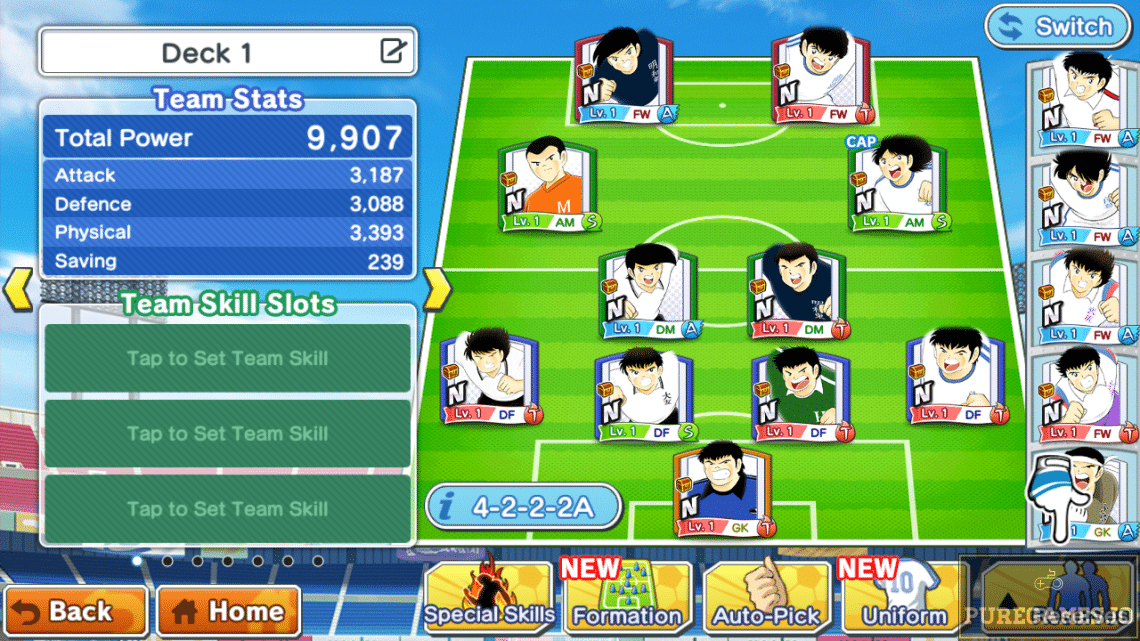Image resolution: width=1140 pixels, height=641 pixels.
Task: Show the next deck with right arrow
Action: point(437,289)
